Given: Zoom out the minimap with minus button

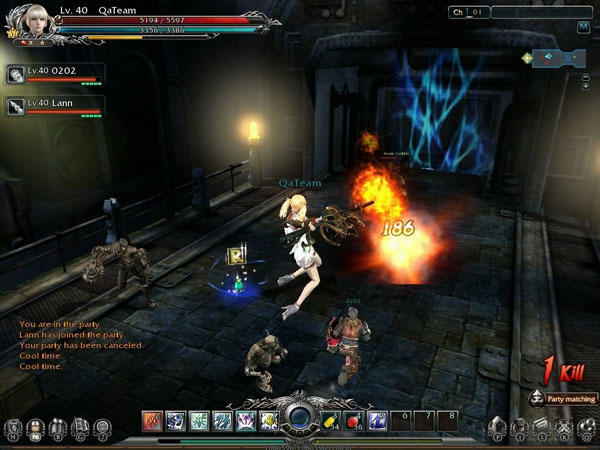Looking at the screenshot, I should click(586, 76).
